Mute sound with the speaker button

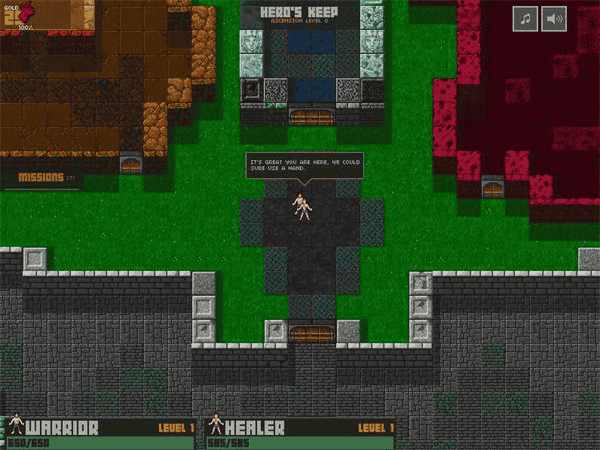554,19
